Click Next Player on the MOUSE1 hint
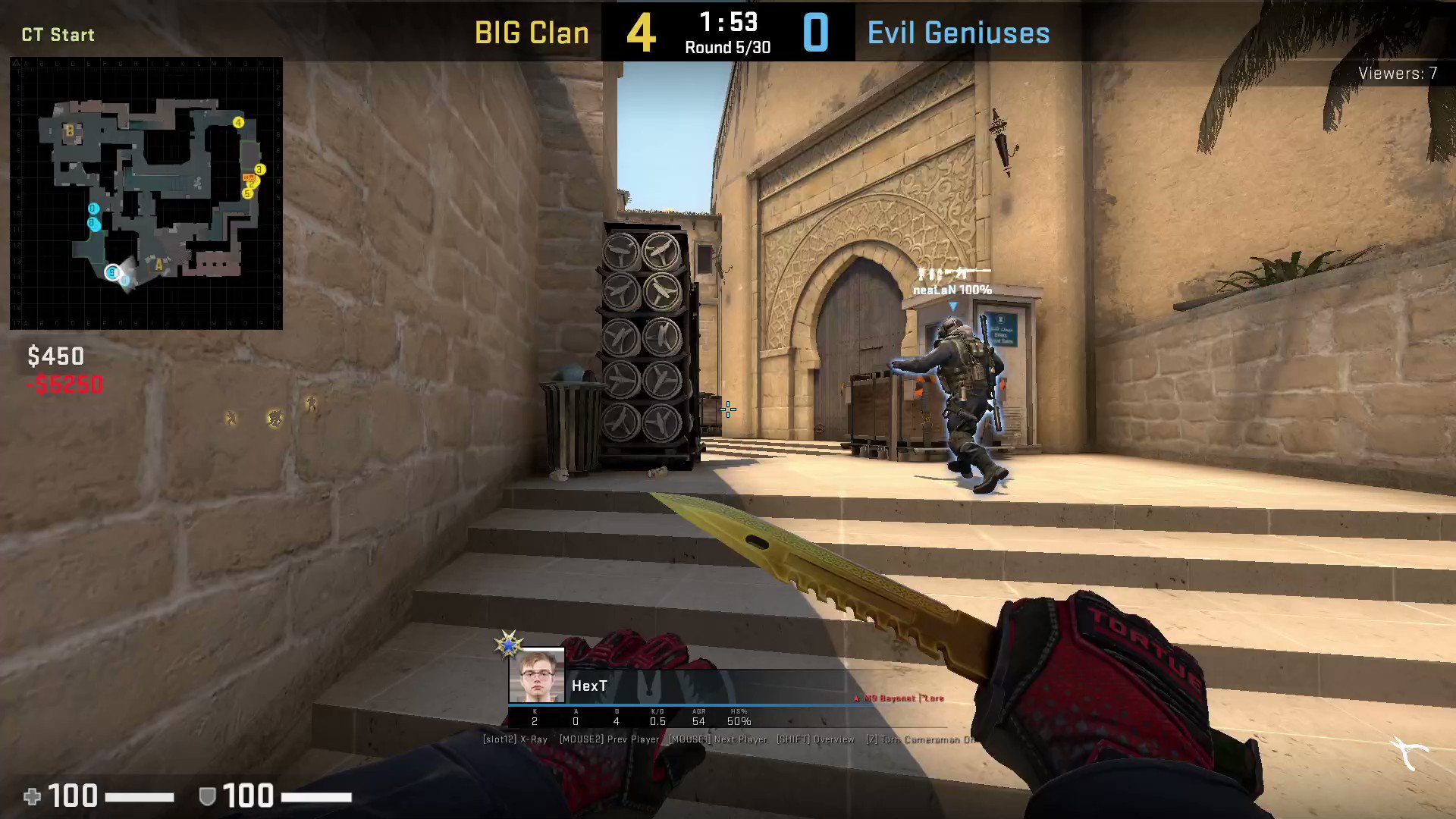The image size is (1456, 819). click(717, 739)
